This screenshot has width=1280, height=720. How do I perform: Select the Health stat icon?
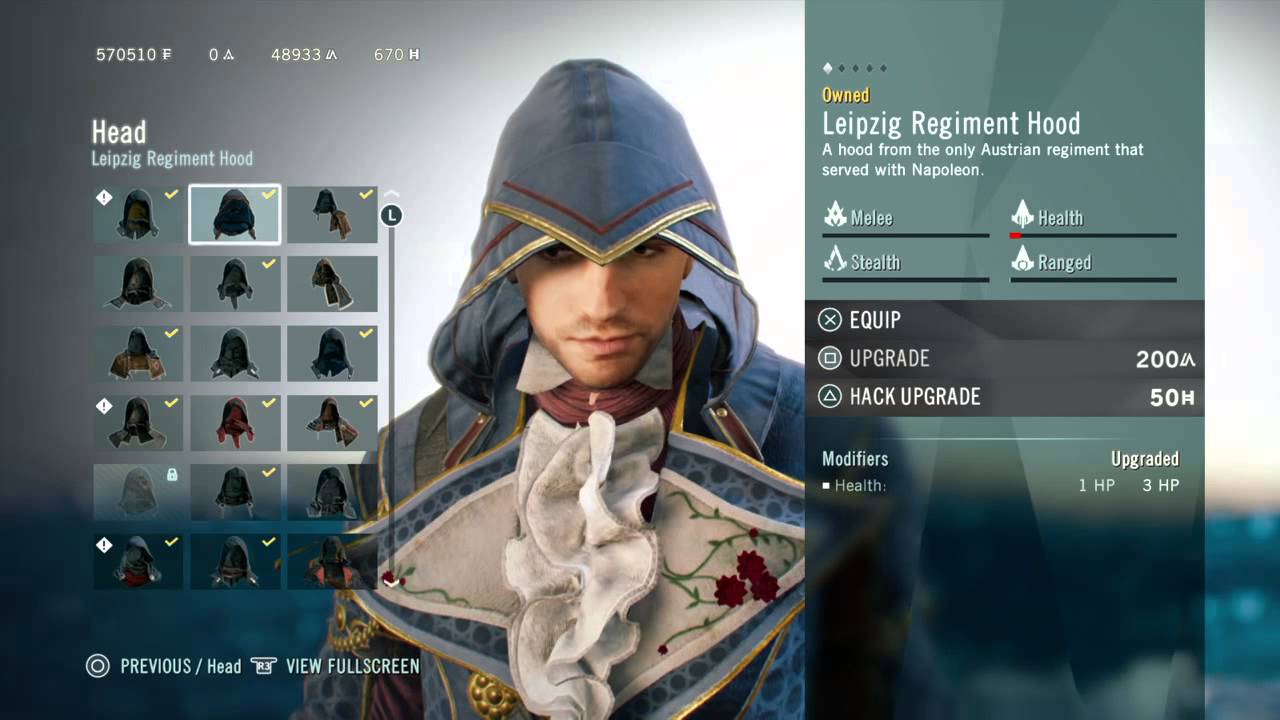(x=1024, y=216)
